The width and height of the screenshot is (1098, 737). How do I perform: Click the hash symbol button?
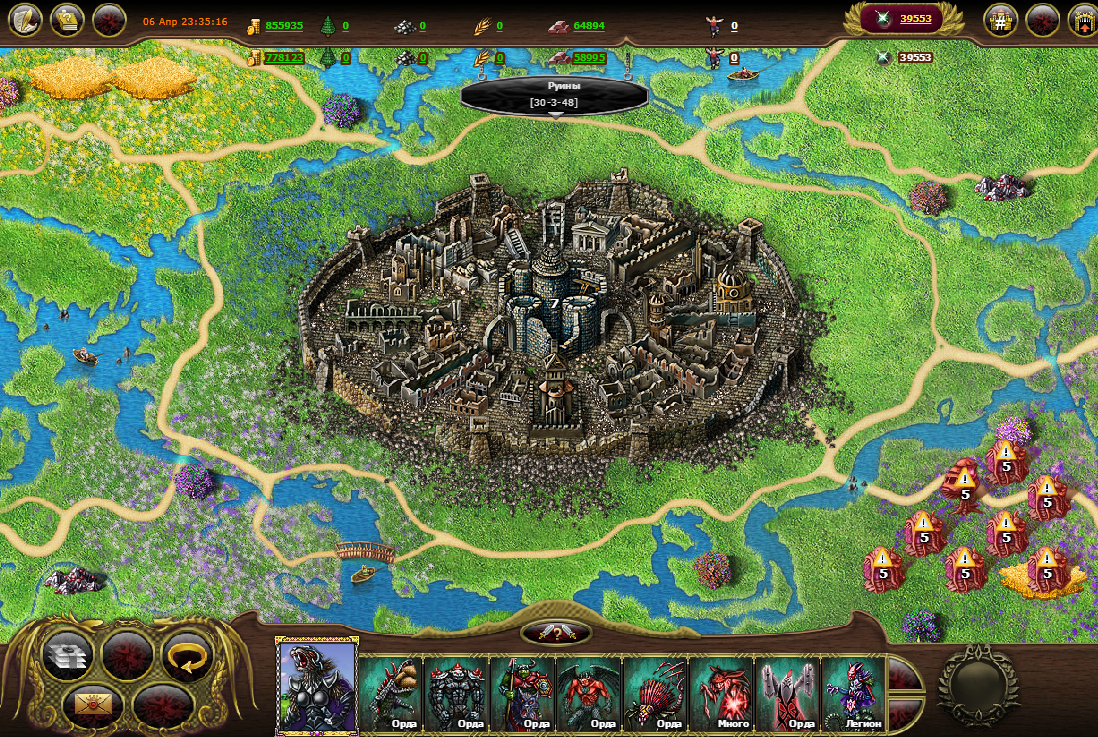[1000, 20]
